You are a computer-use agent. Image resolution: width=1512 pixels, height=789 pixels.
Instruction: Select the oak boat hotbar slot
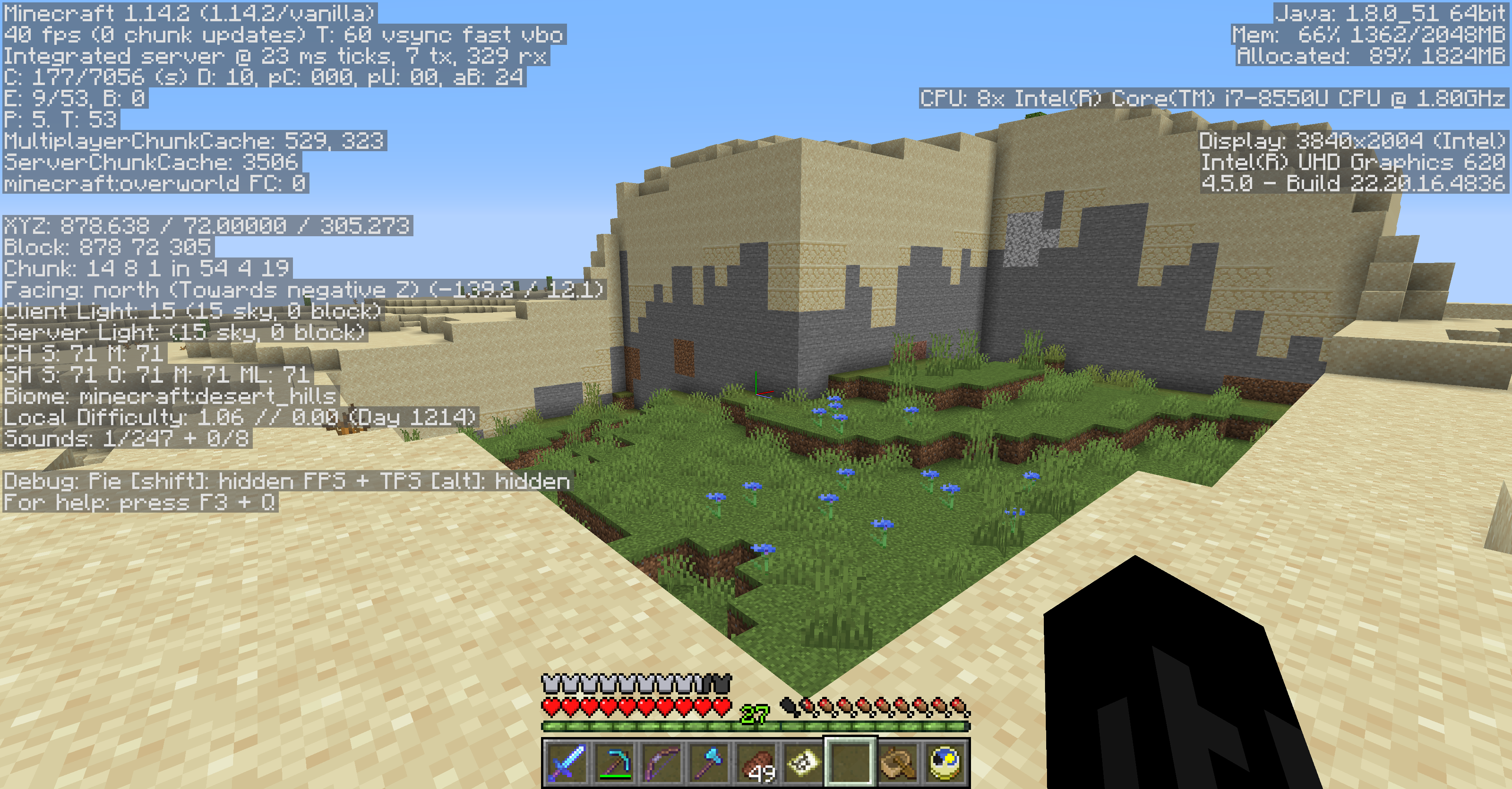897,762
